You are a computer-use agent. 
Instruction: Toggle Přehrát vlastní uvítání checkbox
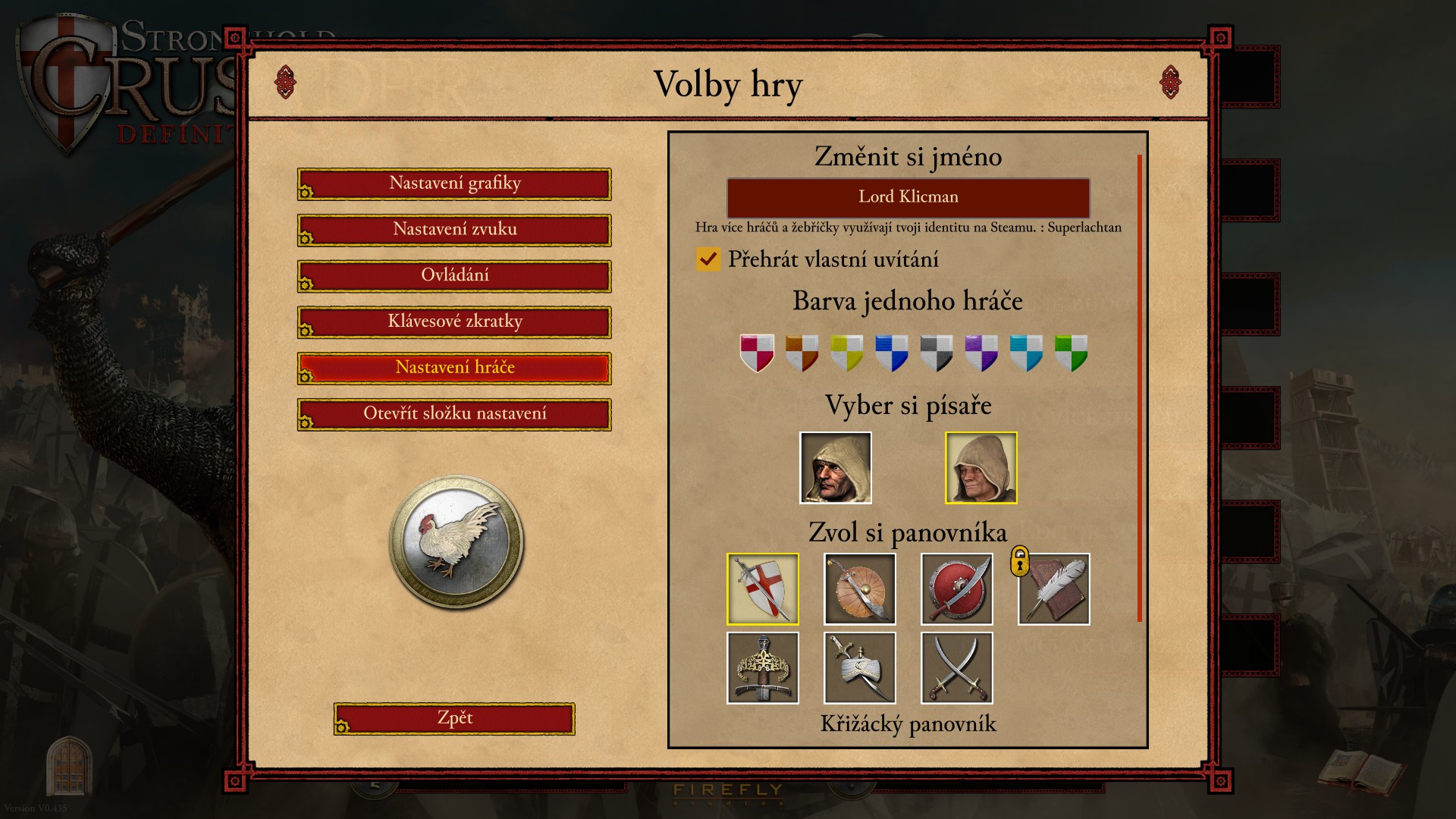click(x=708, y=259)
